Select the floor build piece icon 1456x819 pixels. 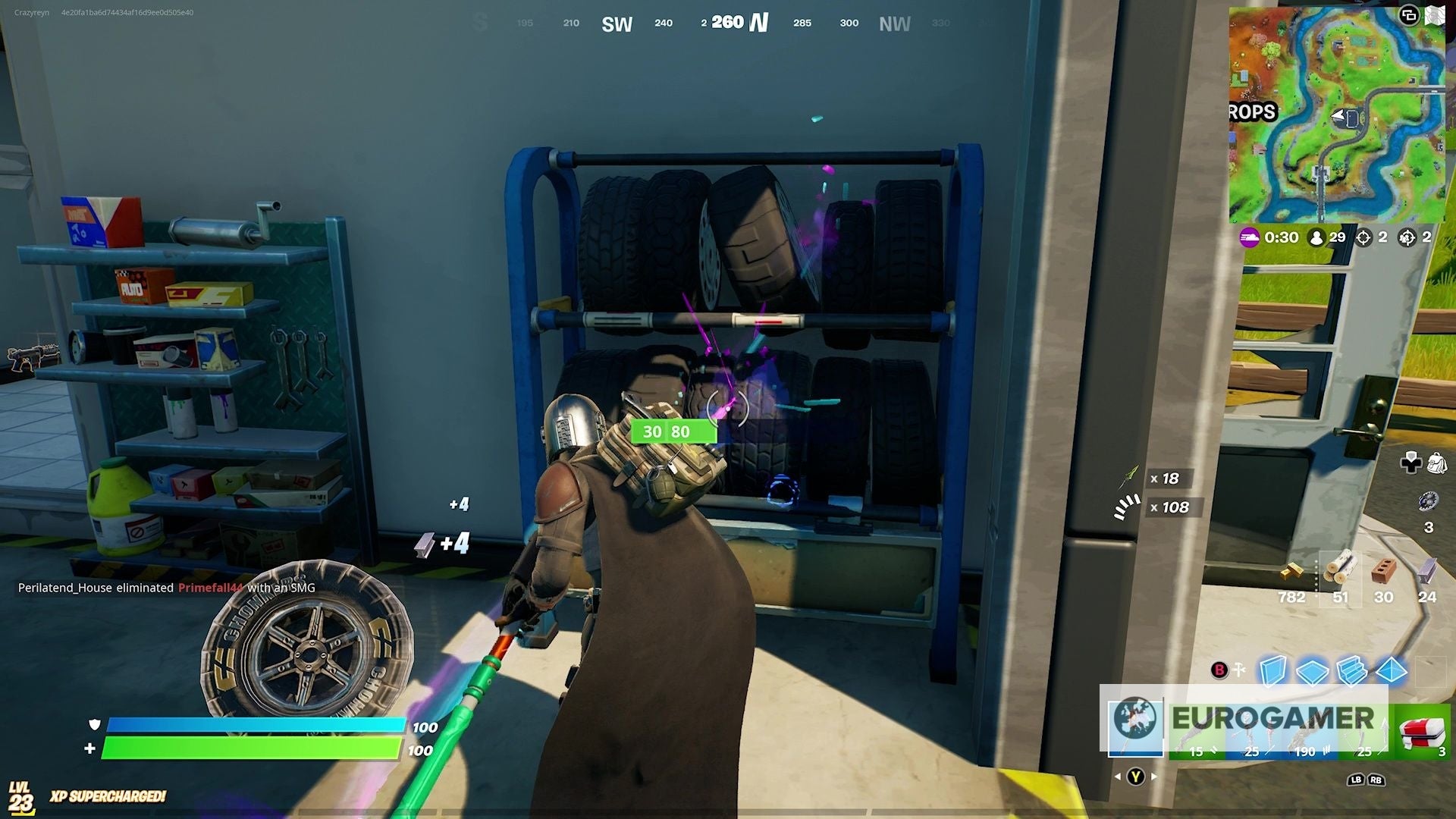[x=1312, y=670]
